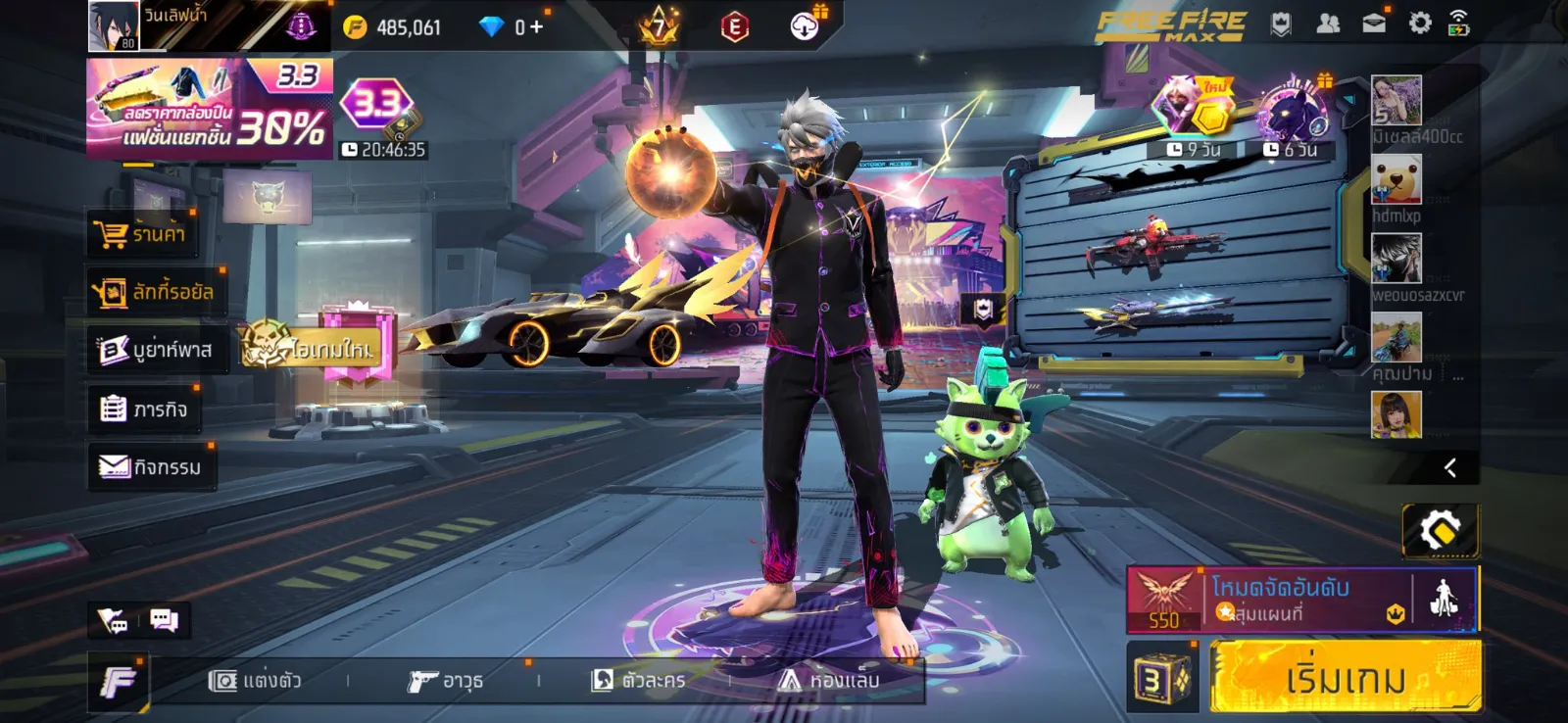
Task: Open the gear settings icon
Action: 1420,24
